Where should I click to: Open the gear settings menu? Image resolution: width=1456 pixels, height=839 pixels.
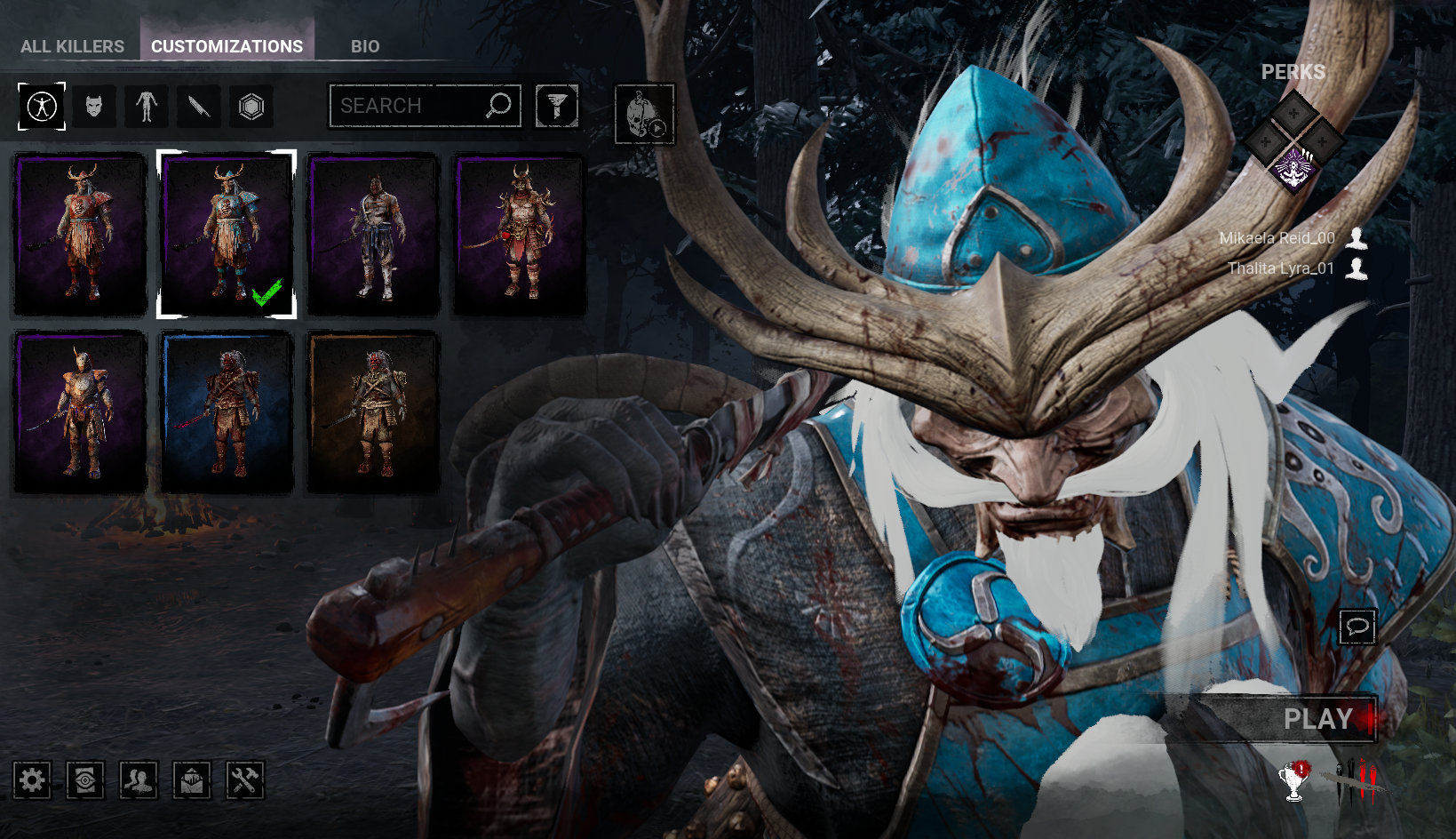(32, 780)
